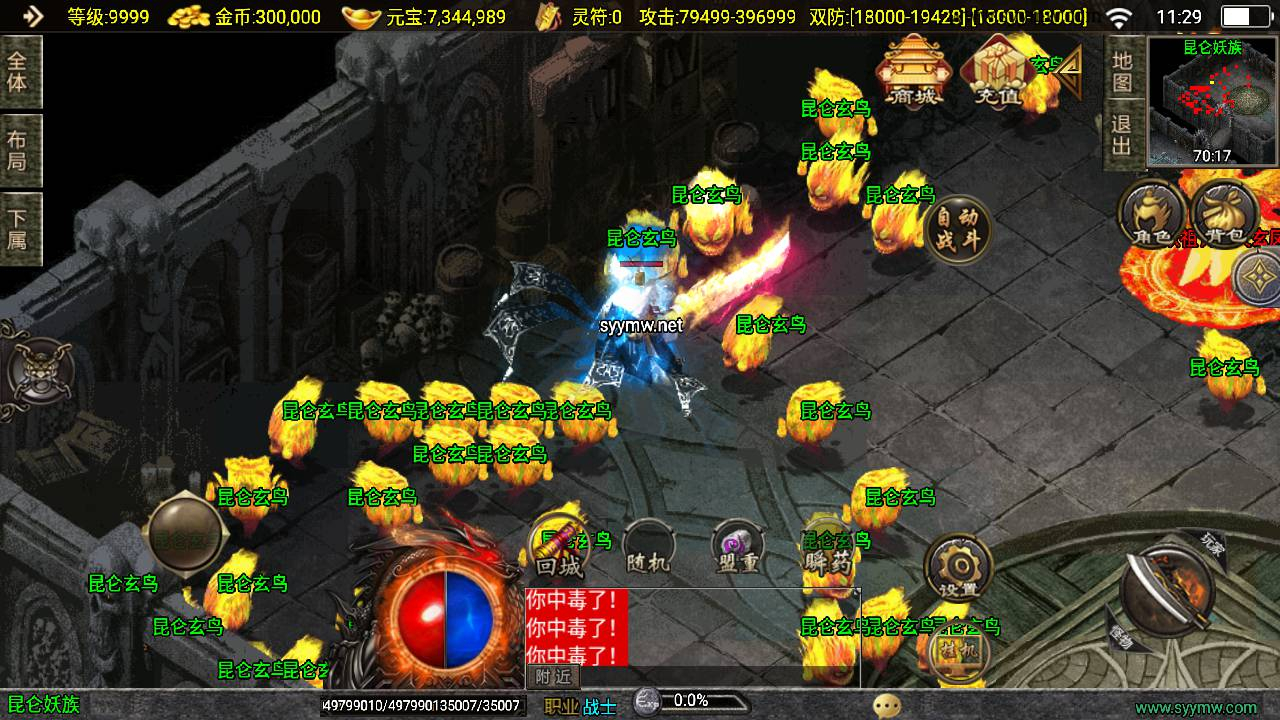The height and width of the screenshot is (720, 1280).
Task: Use the 瞬药 instant potion
Action: (x=828, y=549)
